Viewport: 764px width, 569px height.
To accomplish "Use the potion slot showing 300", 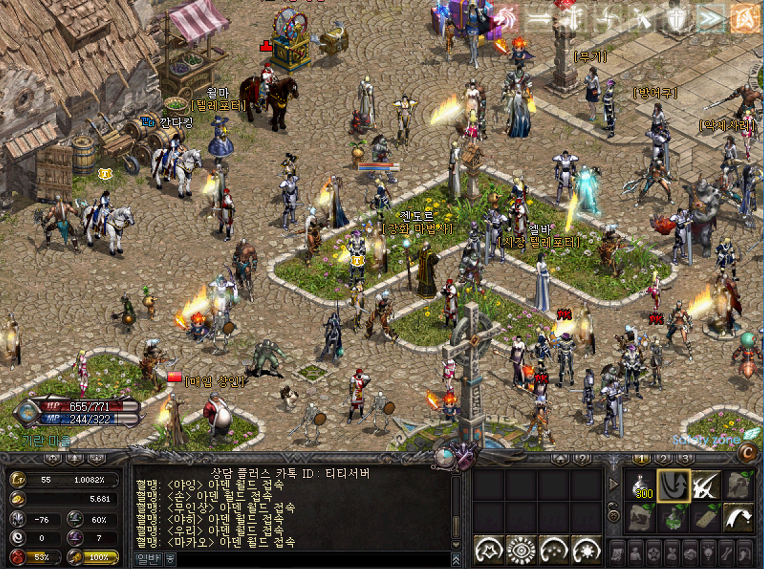I will tap(641, 485).
